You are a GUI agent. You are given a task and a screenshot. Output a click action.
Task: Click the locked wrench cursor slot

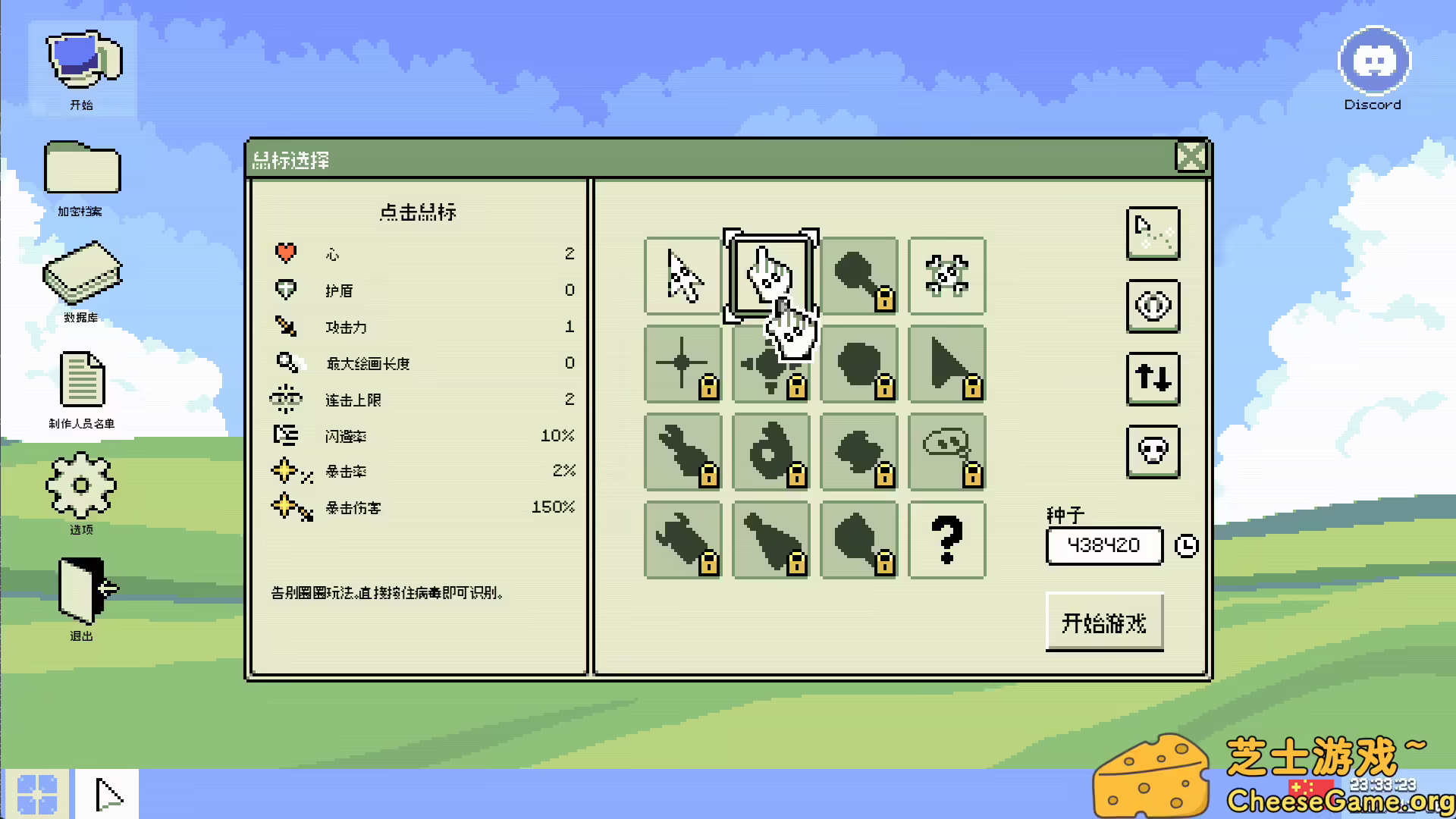[x=681, y=452]
